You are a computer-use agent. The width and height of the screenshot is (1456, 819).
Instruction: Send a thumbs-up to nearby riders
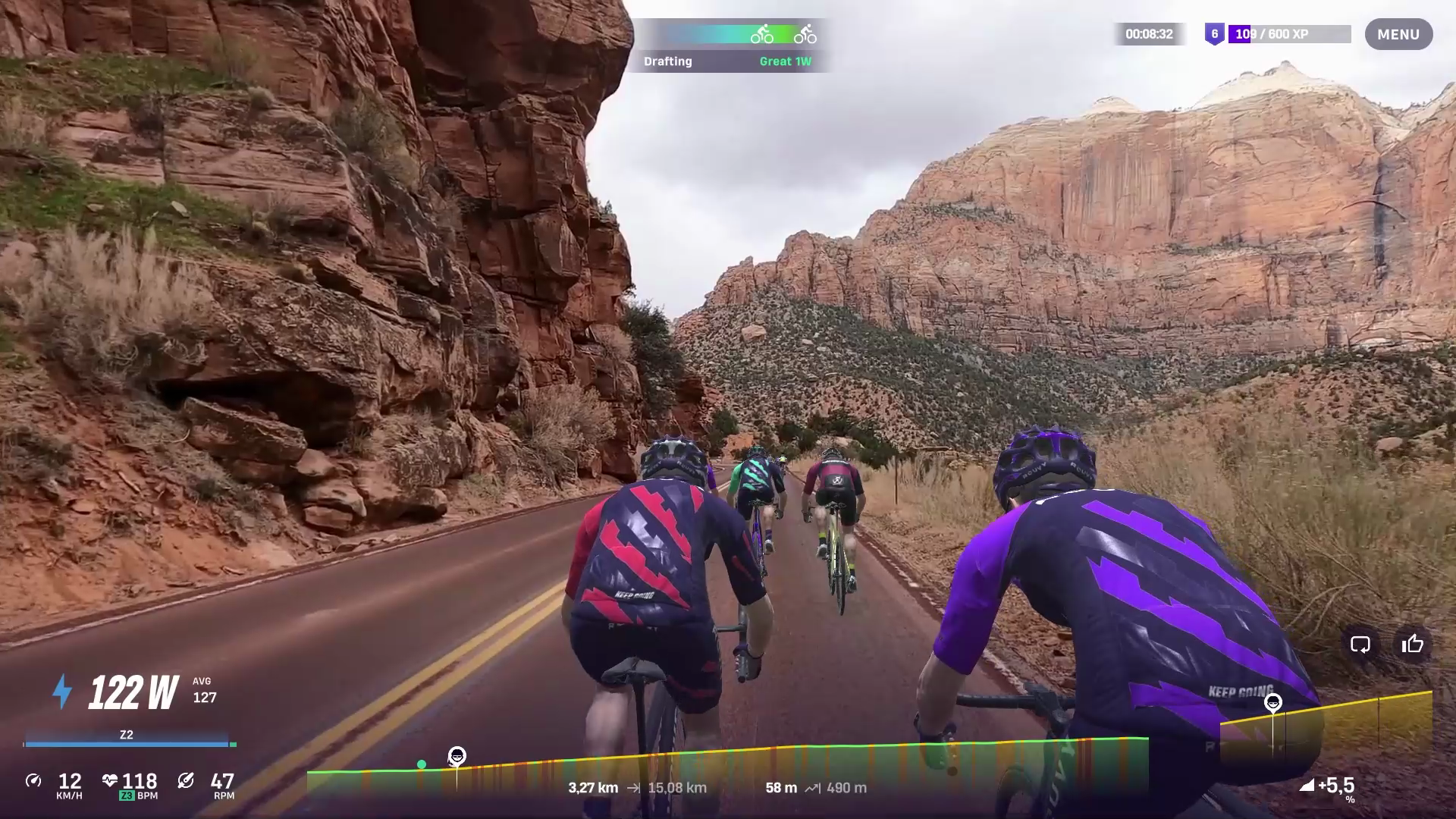click(x=1412, y=645)
